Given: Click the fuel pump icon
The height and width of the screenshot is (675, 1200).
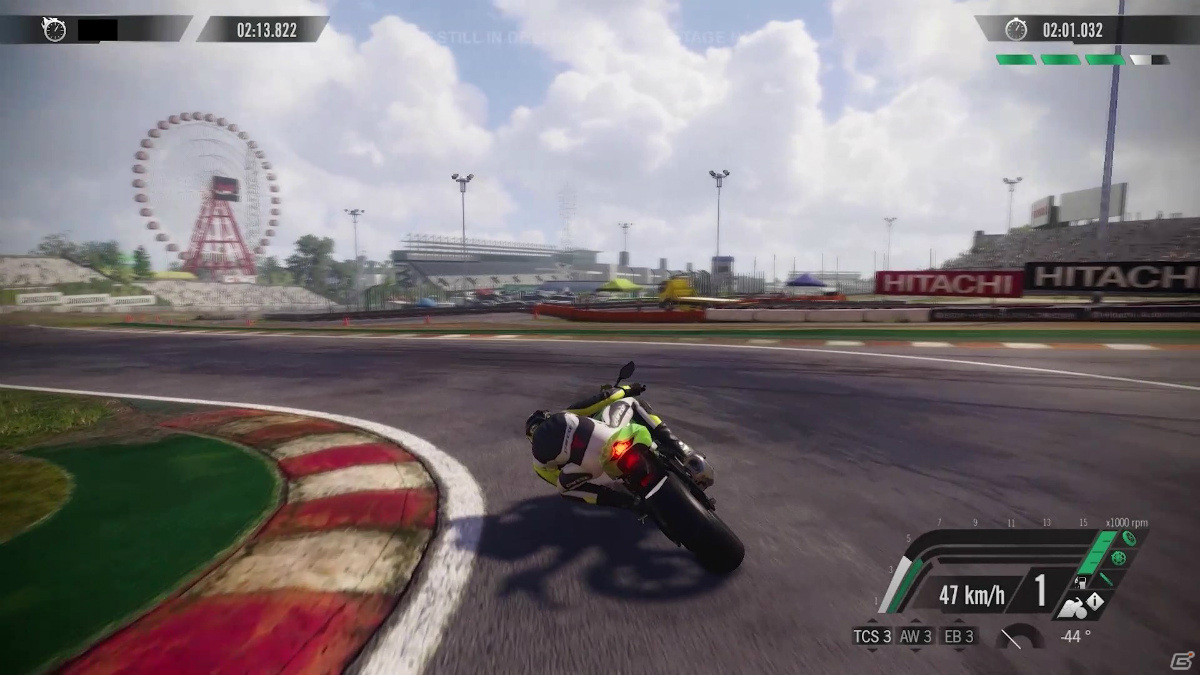Looking at the screenshot, I should [x=1080, y=581].
